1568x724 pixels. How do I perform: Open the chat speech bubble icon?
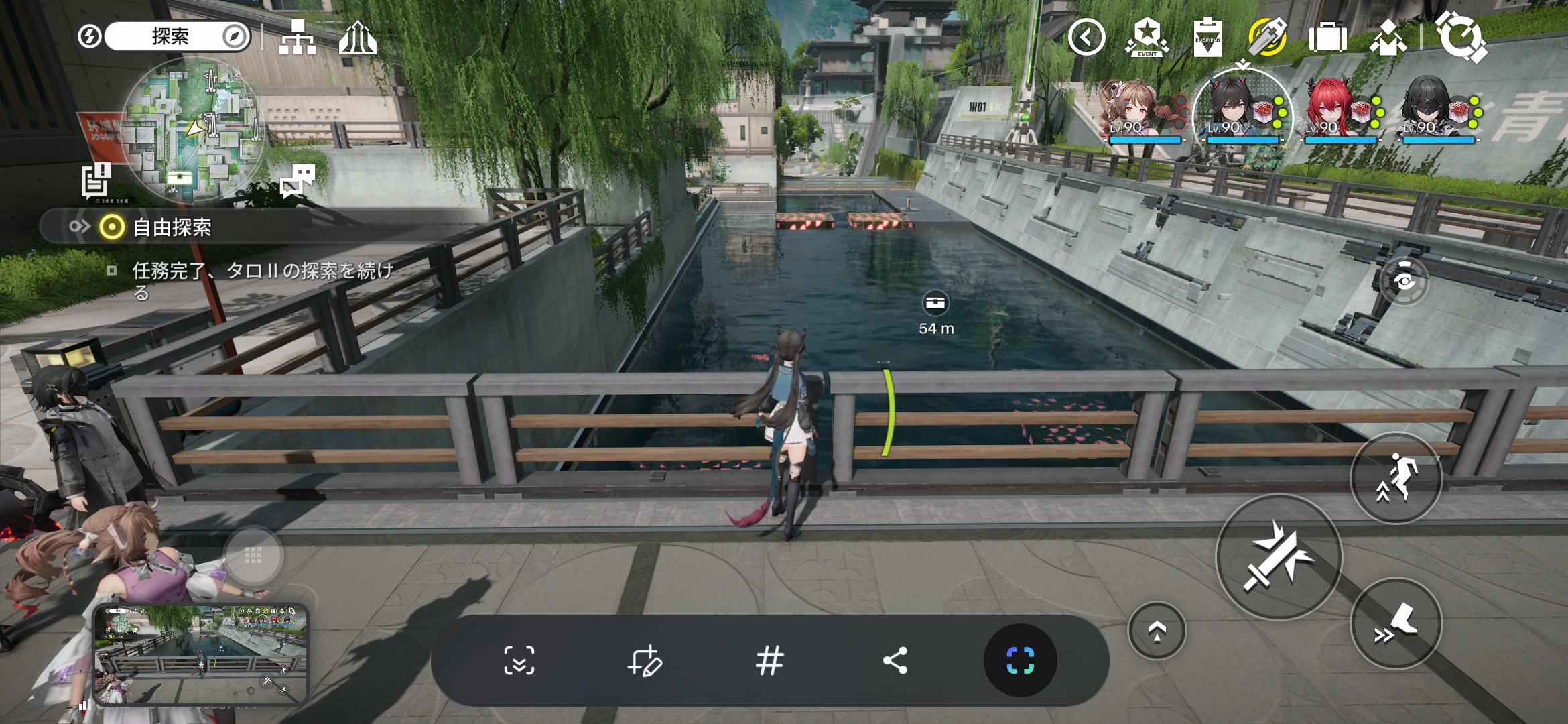pos(298,180)
